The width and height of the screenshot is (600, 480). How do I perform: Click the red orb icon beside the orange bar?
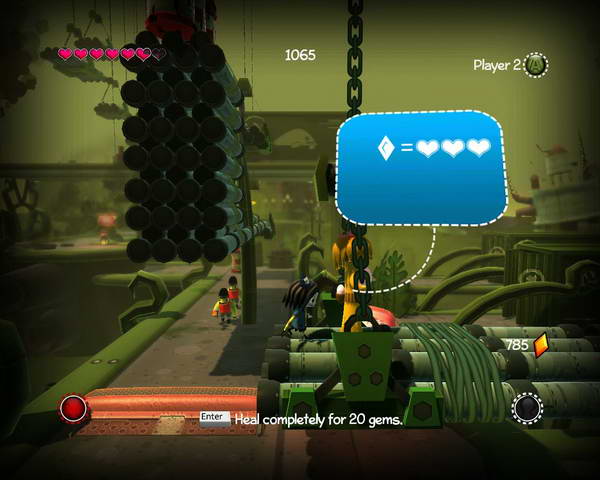coord(73,408)
